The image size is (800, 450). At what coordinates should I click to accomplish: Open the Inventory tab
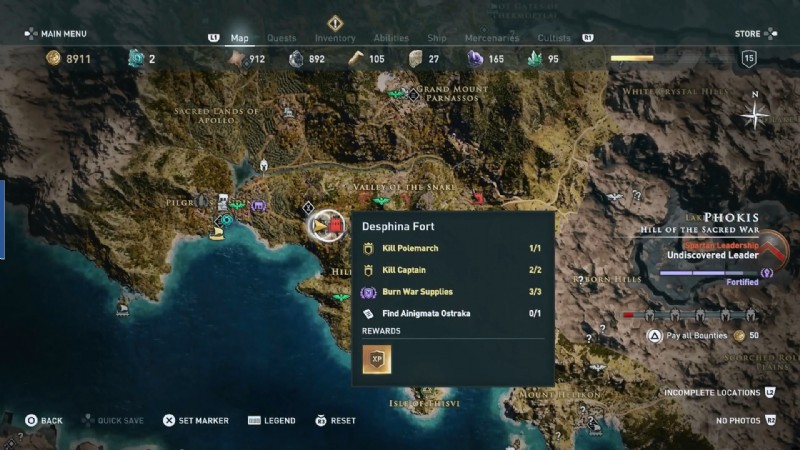click(x=335, y=38)
